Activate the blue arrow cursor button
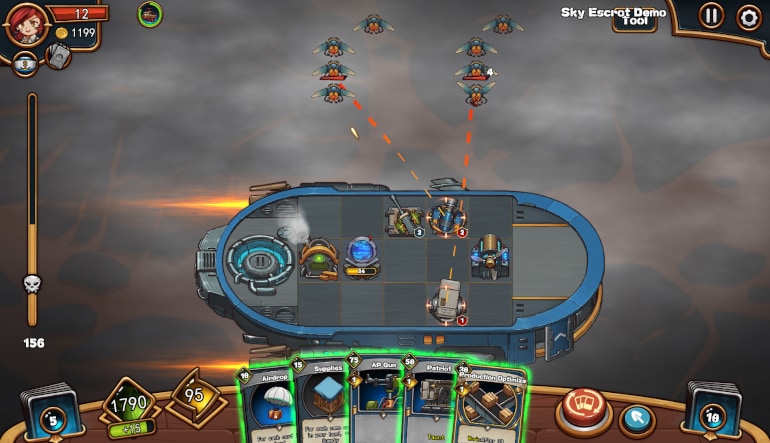770x443 pixels. coord(635,418)
